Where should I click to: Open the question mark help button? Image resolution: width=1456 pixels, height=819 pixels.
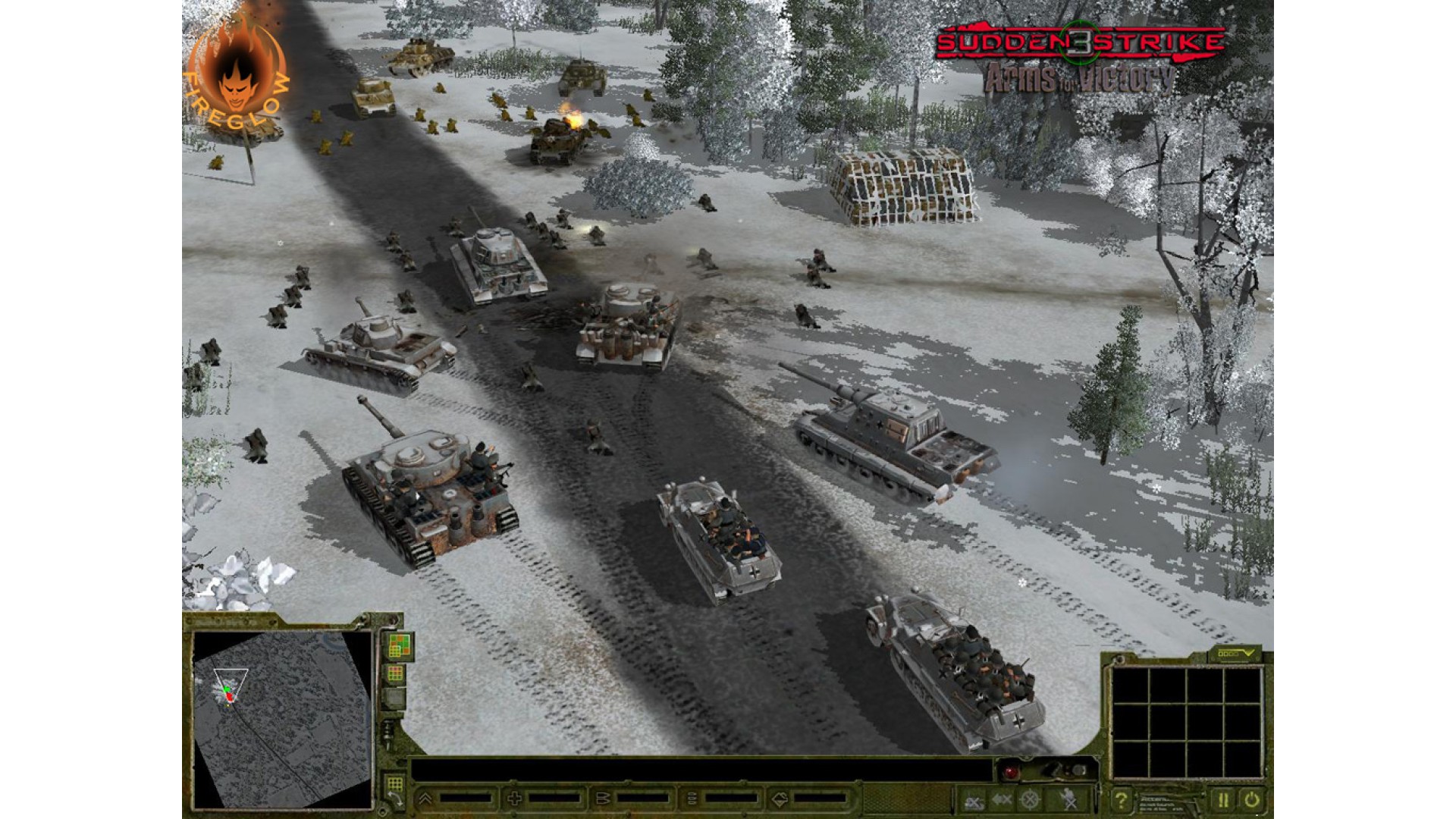point(1121,799)
